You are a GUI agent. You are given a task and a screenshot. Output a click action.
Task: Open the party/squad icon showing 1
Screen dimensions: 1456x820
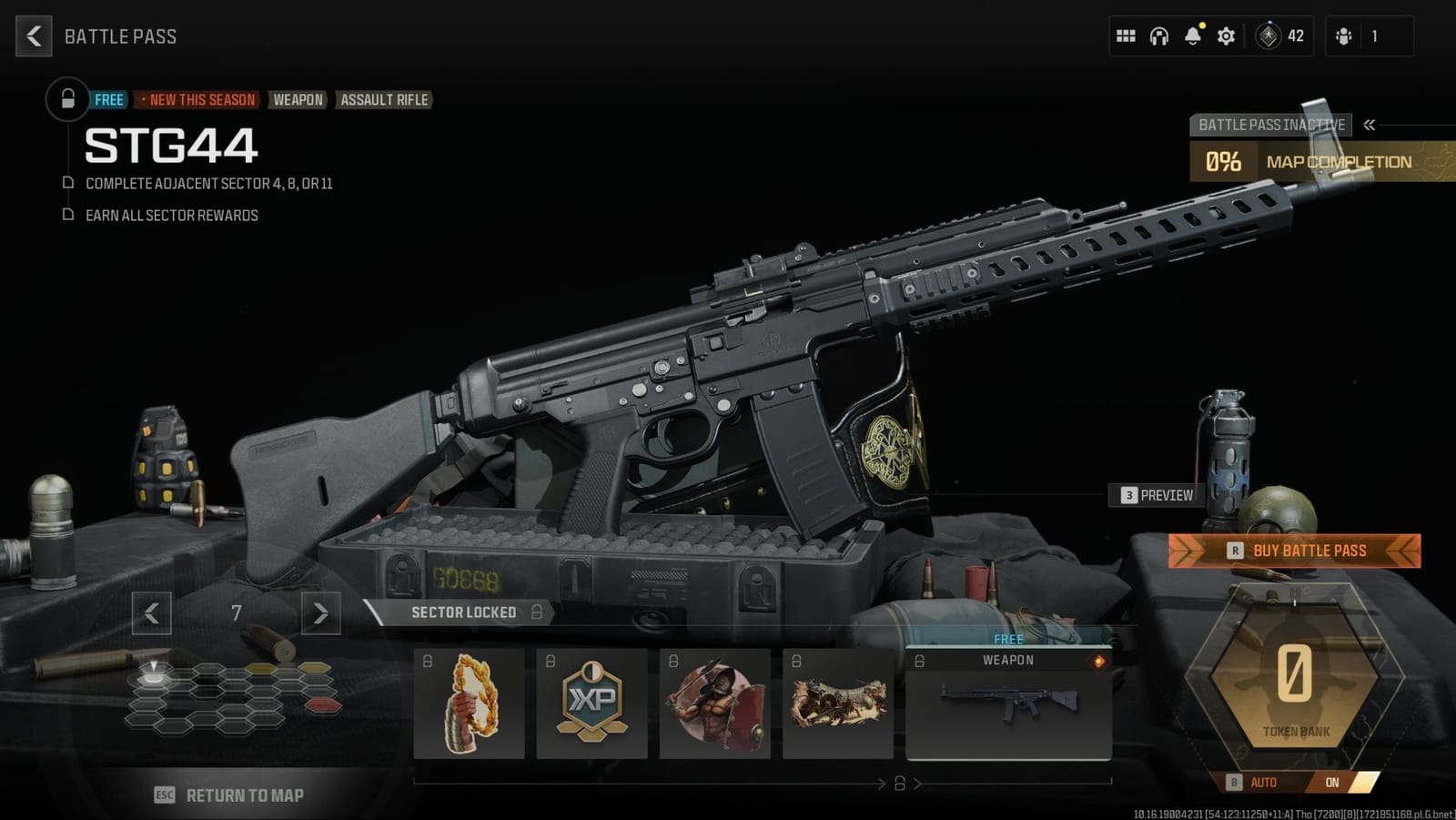1345,35
